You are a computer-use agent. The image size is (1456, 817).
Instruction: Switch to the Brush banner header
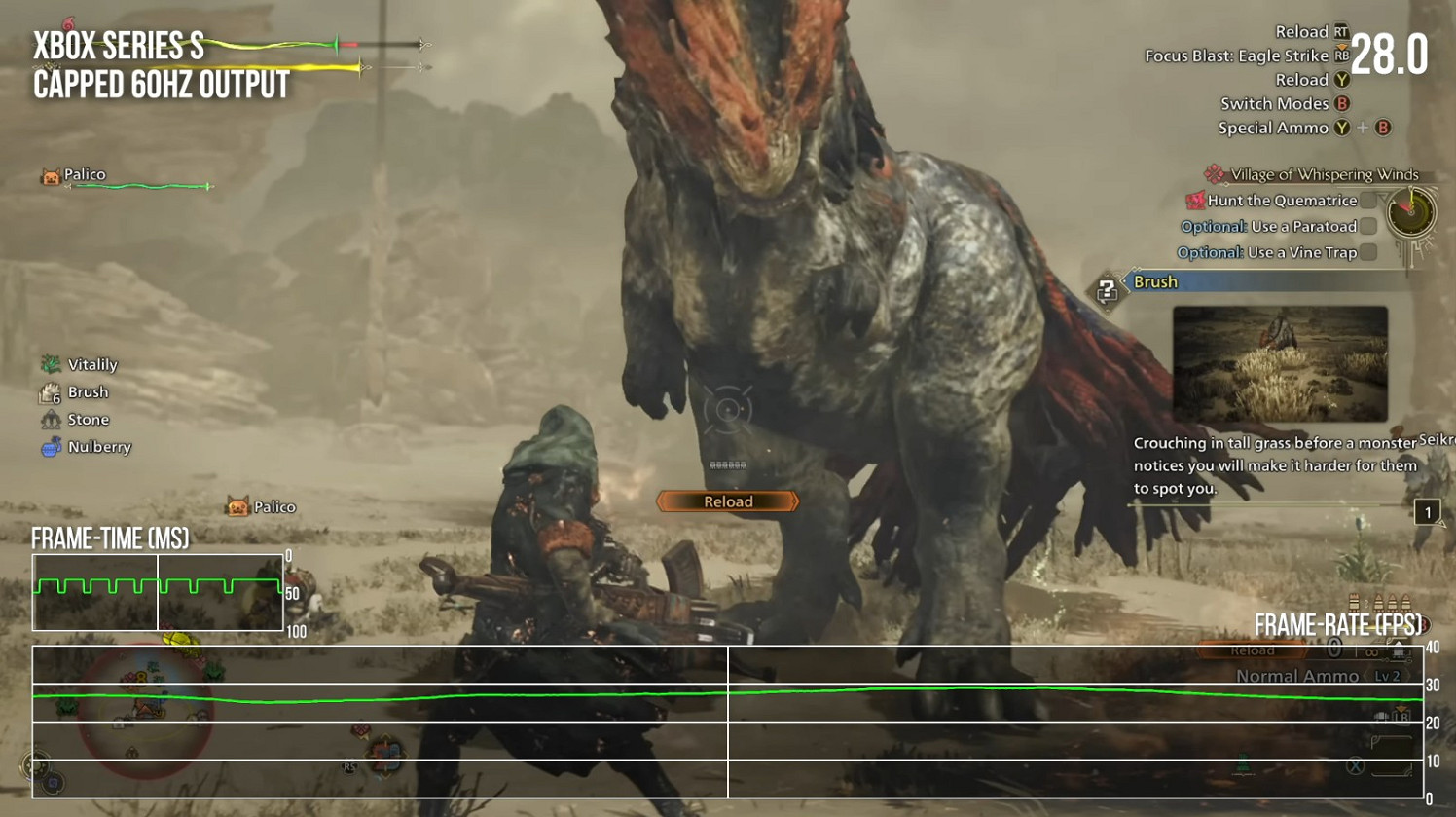(1154, 281)
